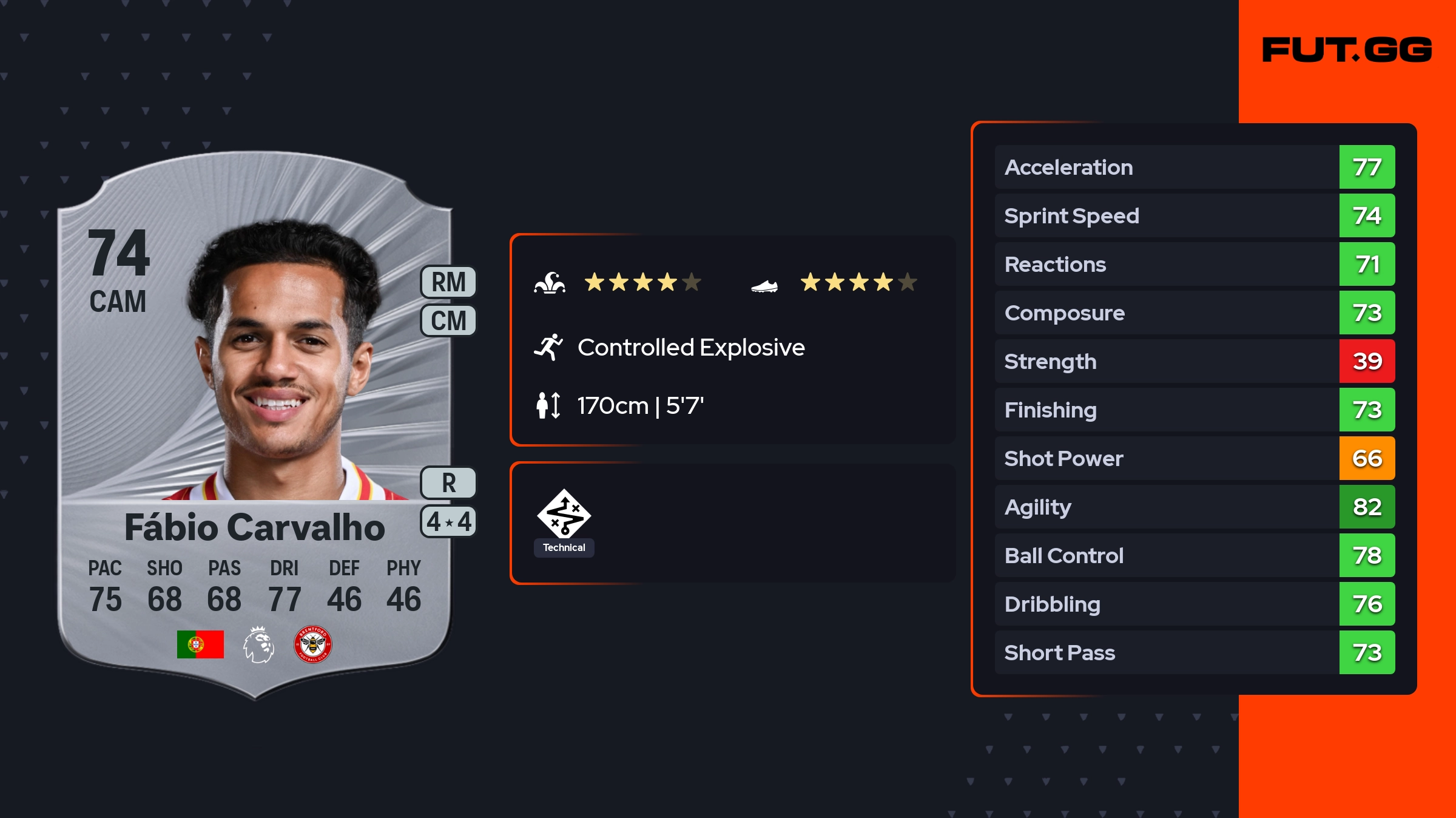Open the FUT.GG logo link

[x=1347, y=50]
